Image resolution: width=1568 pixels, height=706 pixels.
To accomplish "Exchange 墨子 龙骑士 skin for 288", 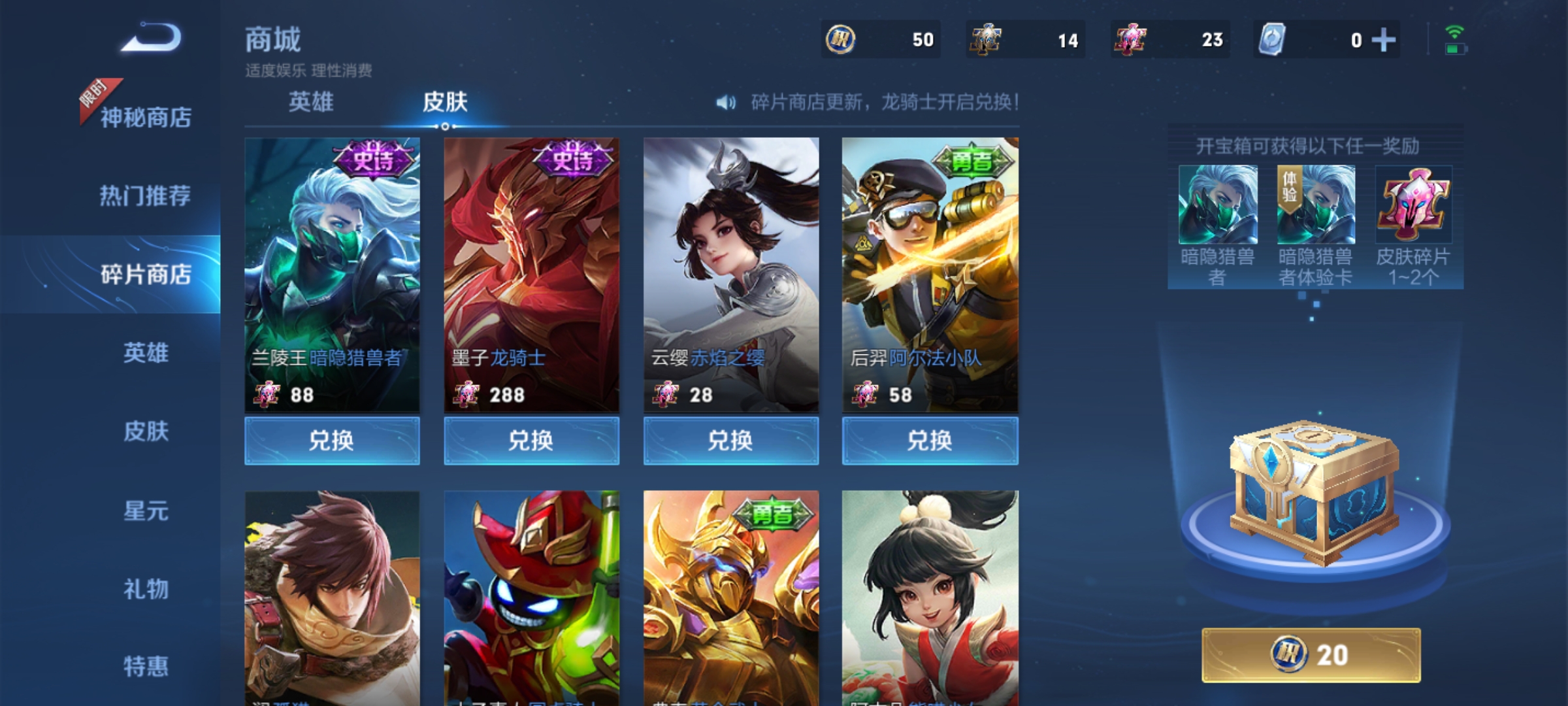I will click(x=531, y=441).
